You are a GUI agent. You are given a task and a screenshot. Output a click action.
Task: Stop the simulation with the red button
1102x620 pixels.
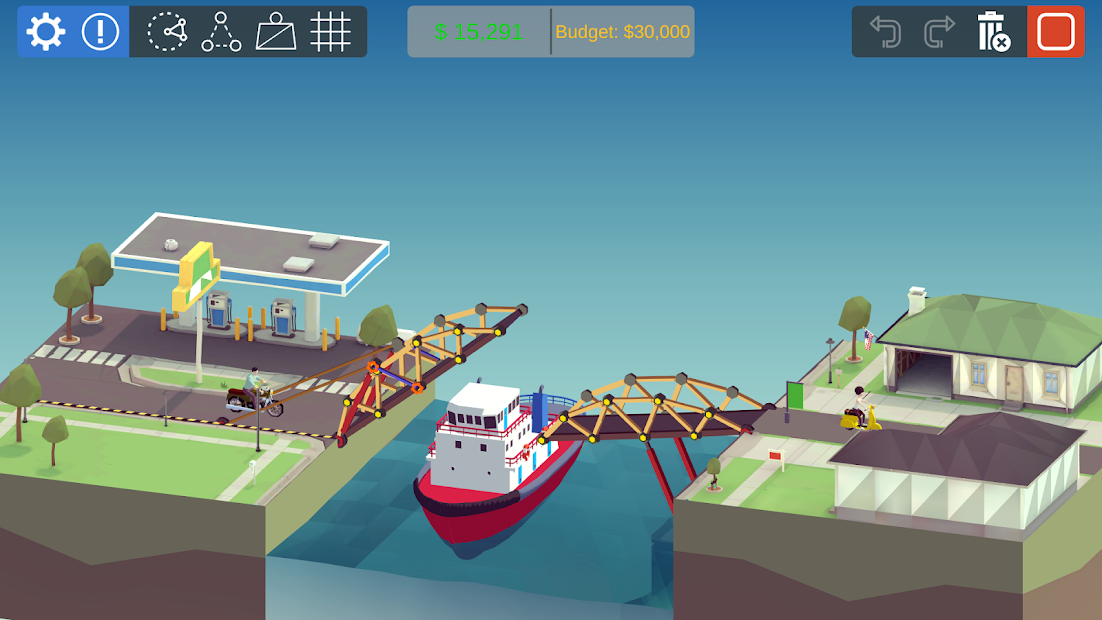click(x=1055, y=32)
